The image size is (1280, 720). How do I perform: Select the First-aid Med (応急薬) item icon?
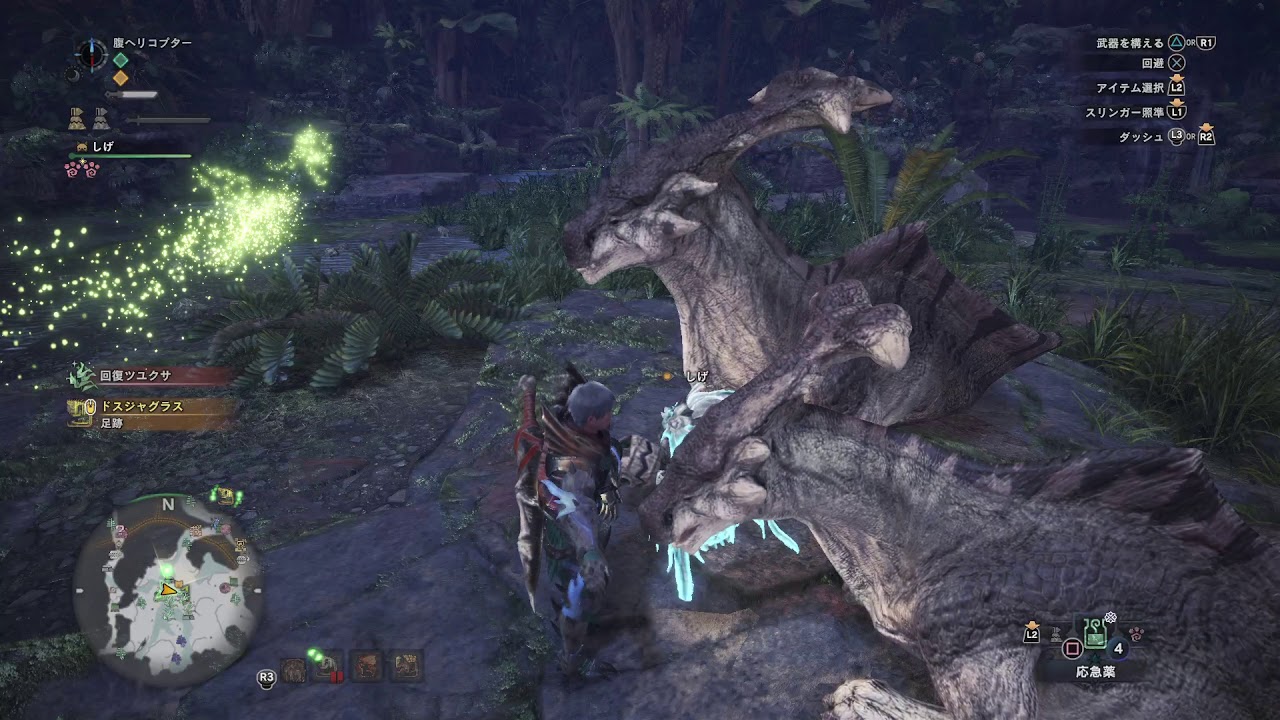pyautogui.click(x=1095, y=634)
